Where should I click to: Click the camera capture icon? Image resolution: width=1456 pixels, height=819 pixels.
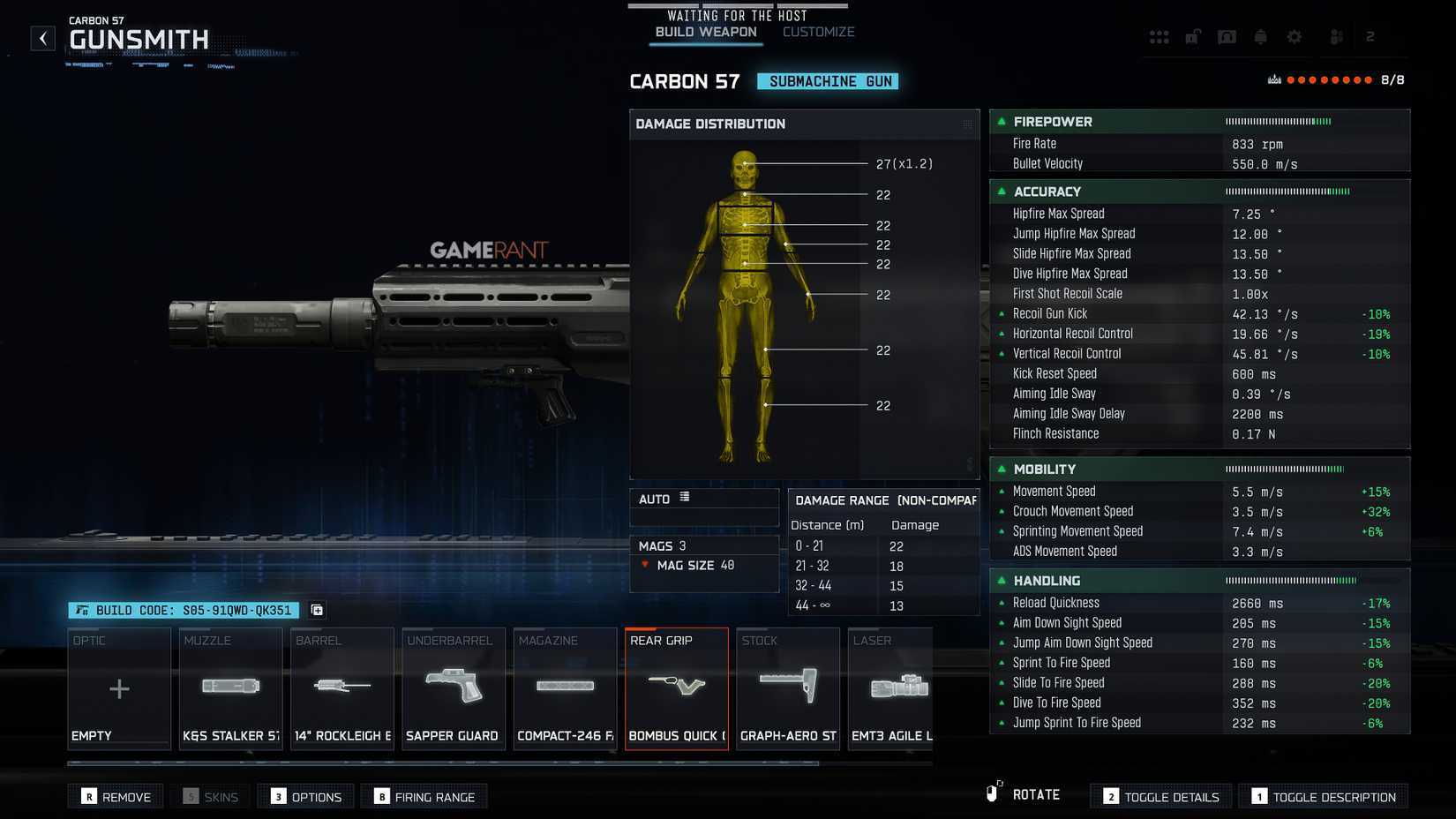click(x=1227, y=36)
